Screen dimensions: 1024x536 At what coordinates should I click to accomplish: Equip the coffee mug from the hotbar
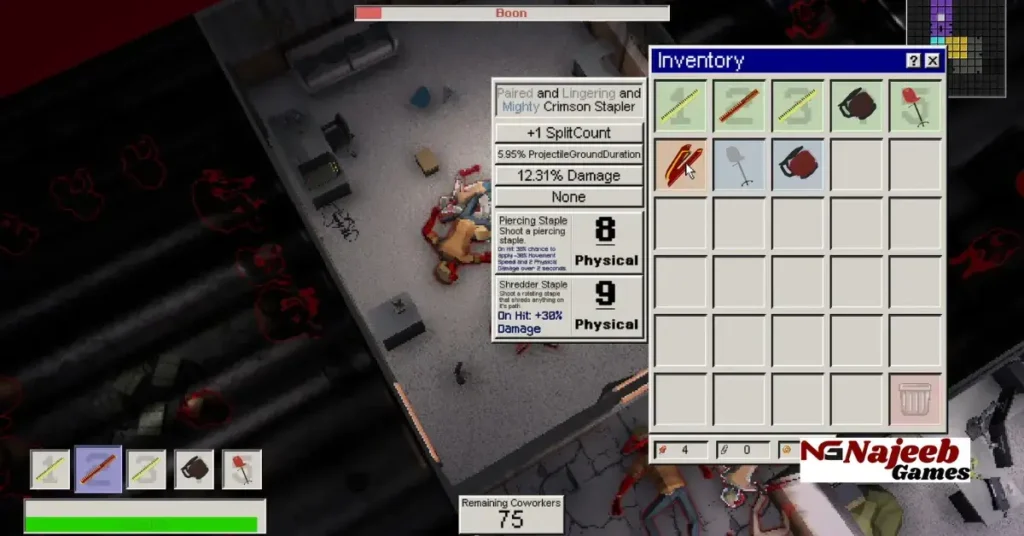(194, 469)
